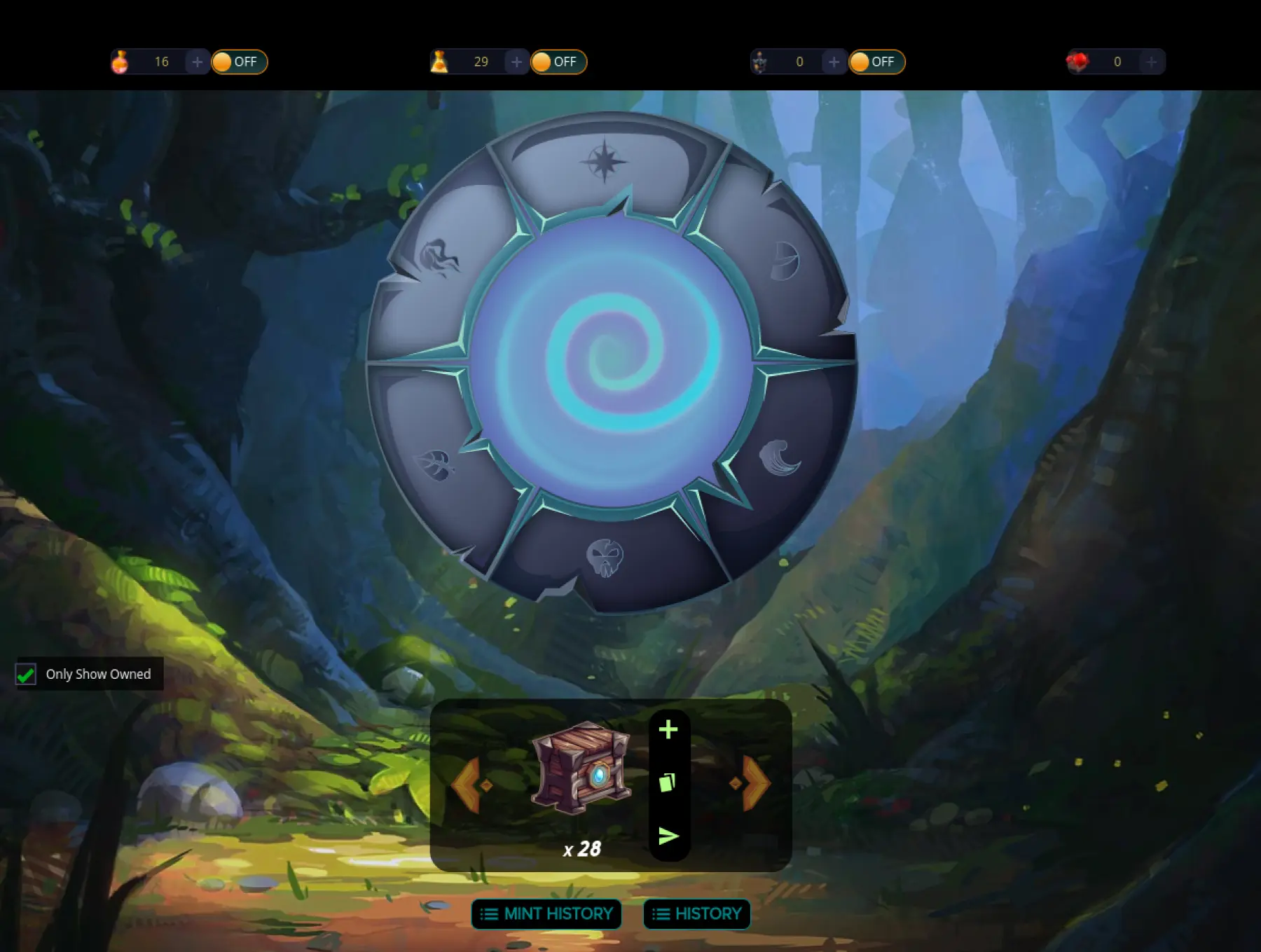Image resolution: width=1261 pixels, height=952 pixels.
Task: Click the green send arrow icon
Action: click(668, 836)
